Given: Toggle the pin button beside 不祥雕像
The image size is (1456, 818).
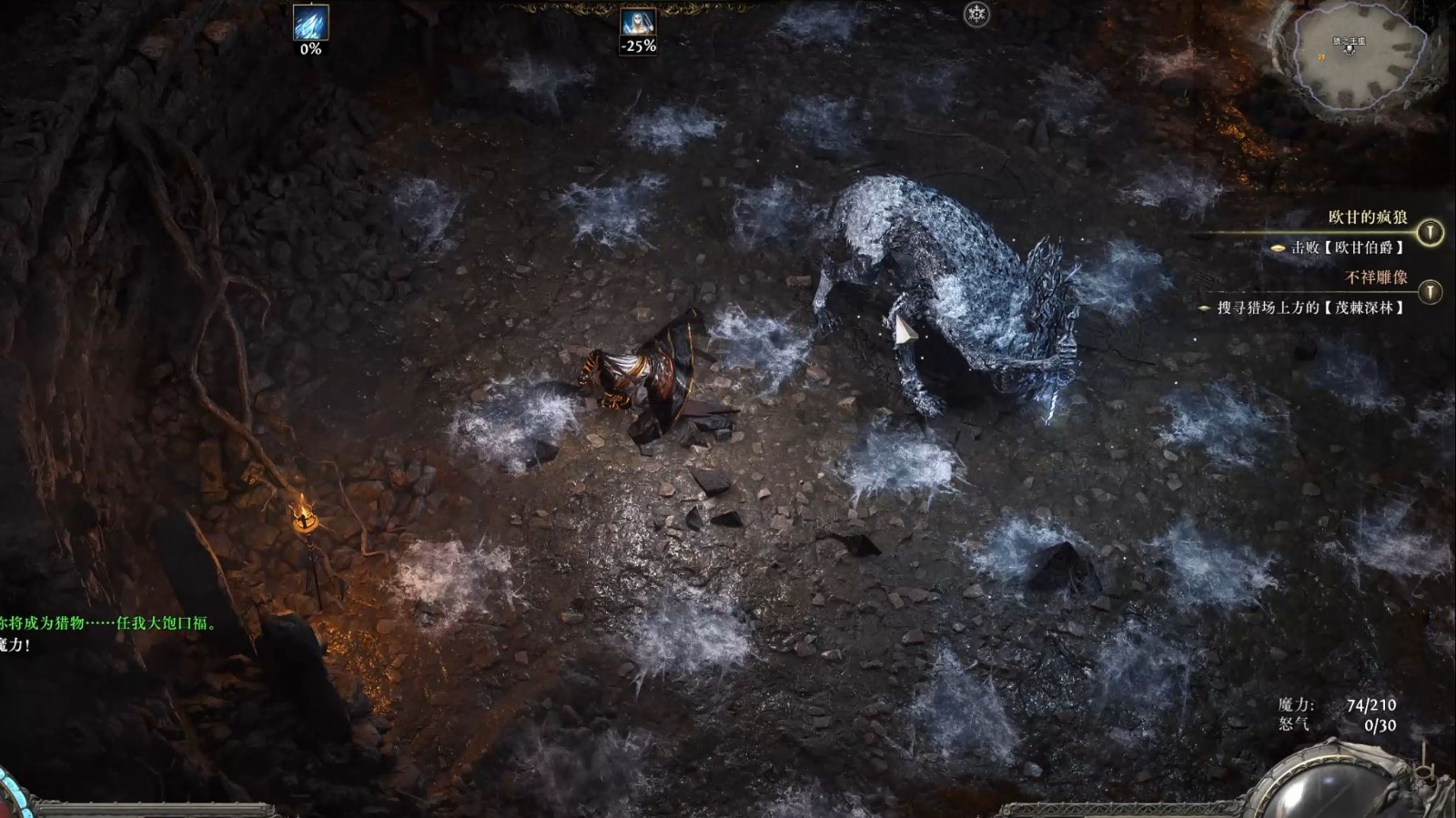Looking at the screenshot, I should click(x=1430, y=291).
